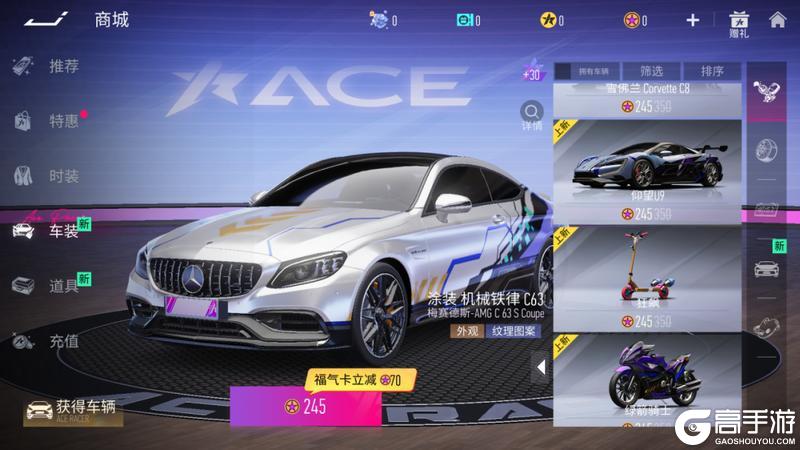This screenshot has width=800, height=450.
Task: Open the 排序 sort options
Action: (x=712, y=71)
